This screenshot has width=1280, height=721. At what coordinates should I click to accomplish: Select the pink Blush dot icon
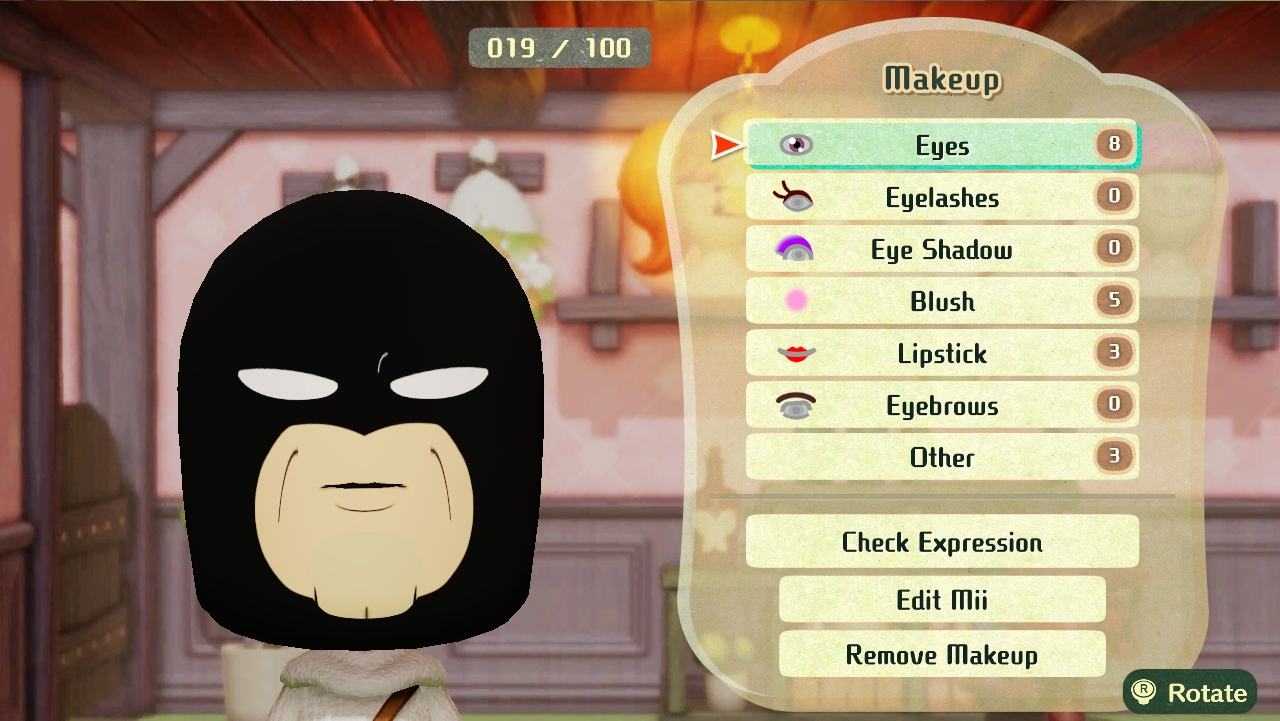point(795,301)
